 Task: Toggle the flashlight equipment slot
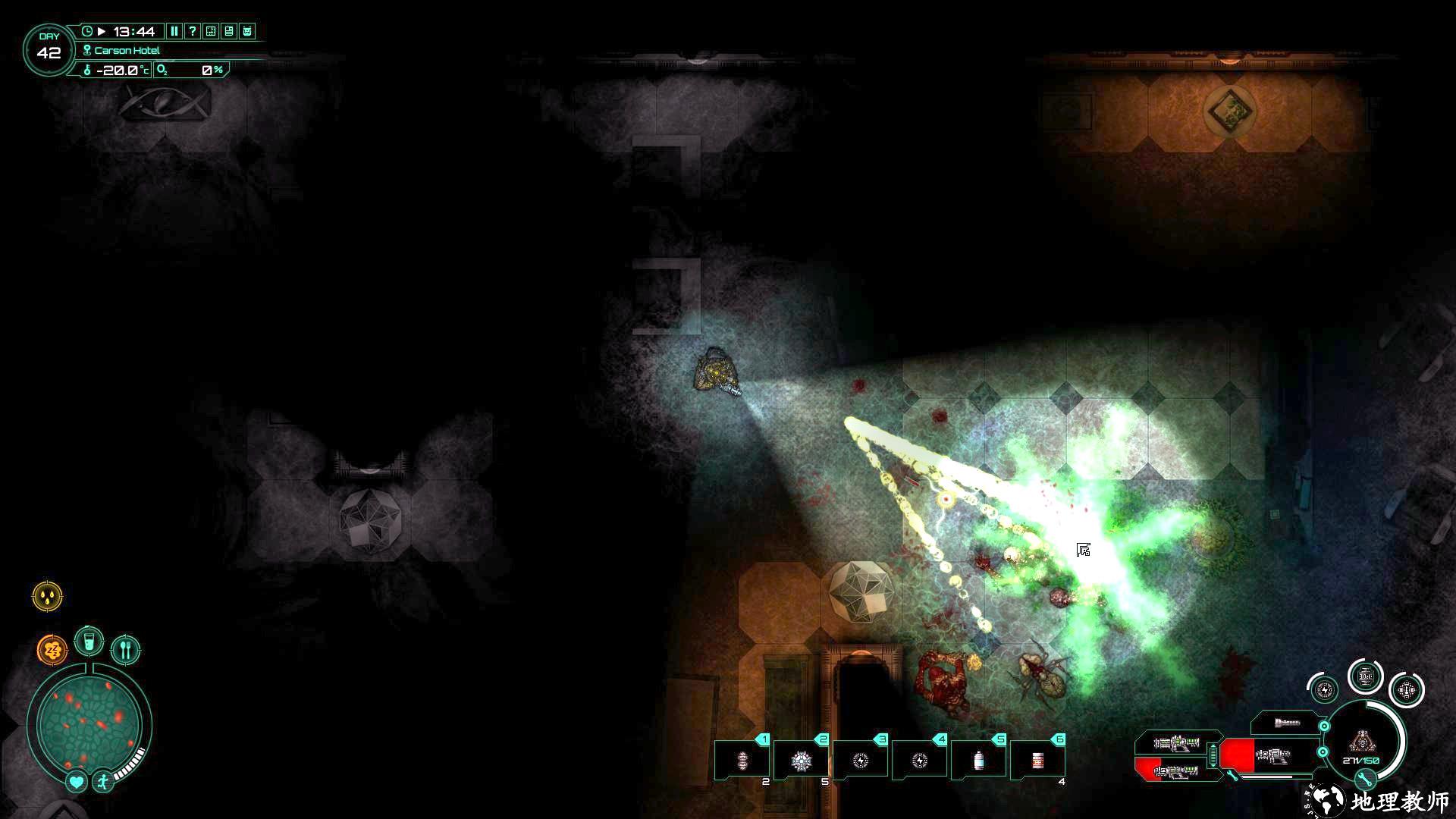[x=1287, y=723]
